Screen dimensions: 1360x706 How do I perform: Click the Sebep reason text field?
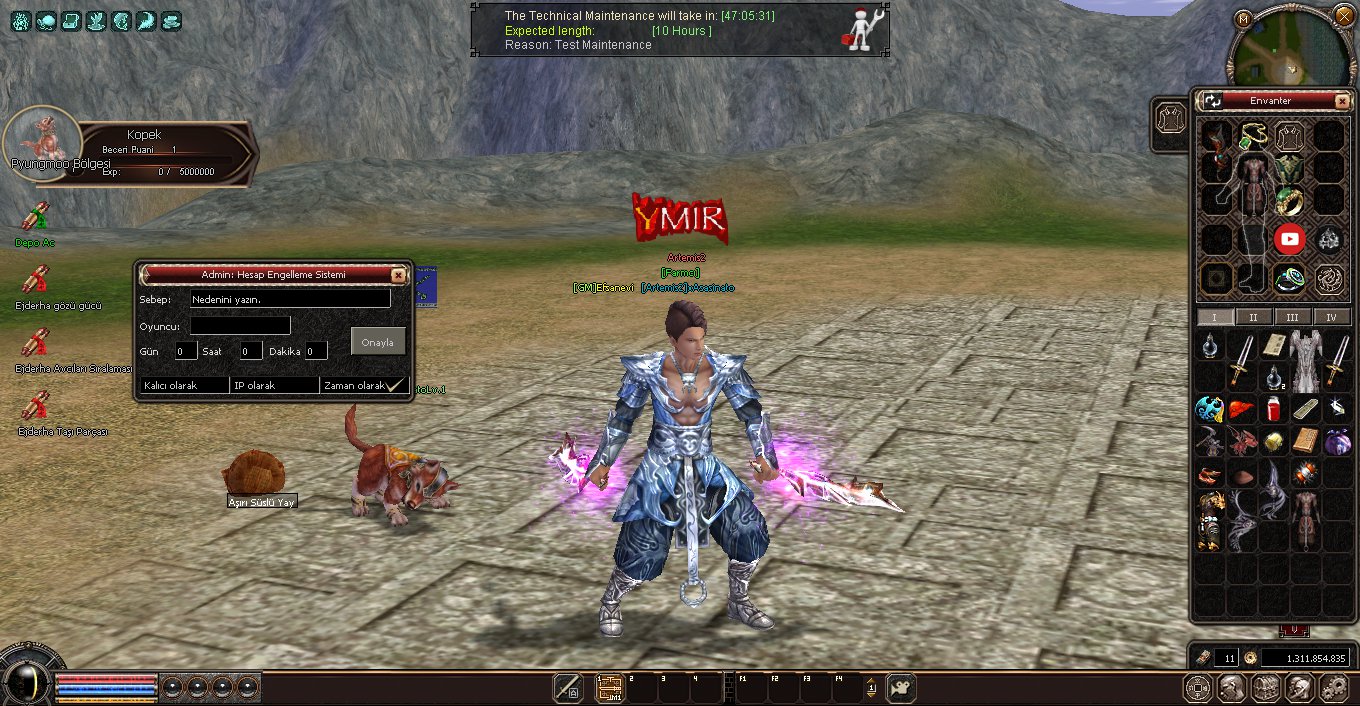[x=290, y=299]
